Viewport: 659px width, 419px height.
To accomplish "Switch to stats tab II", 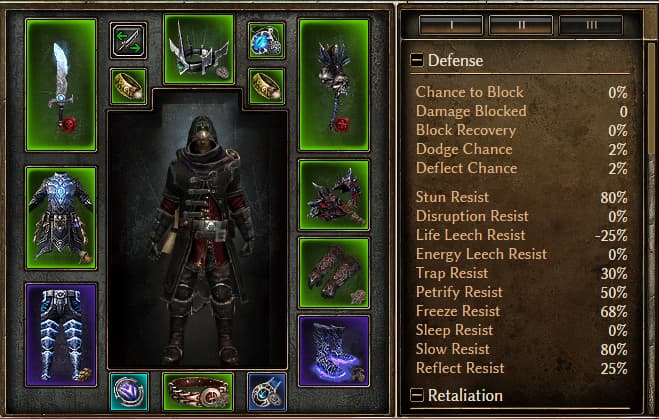I will [525, 21].
